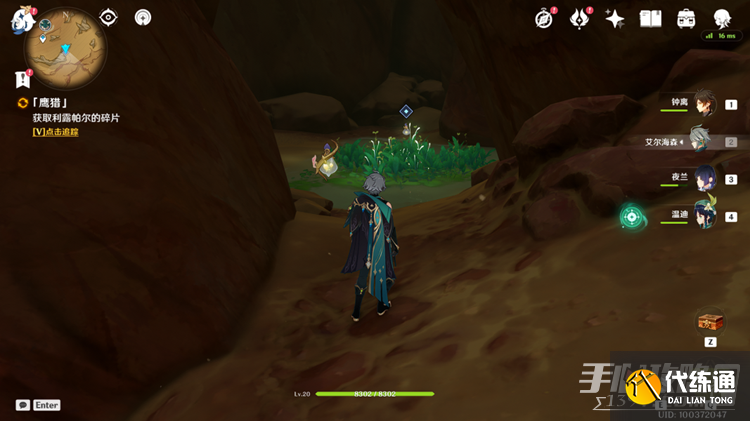Open the compass events icon
750x421 pixels.
pos(544,19)
